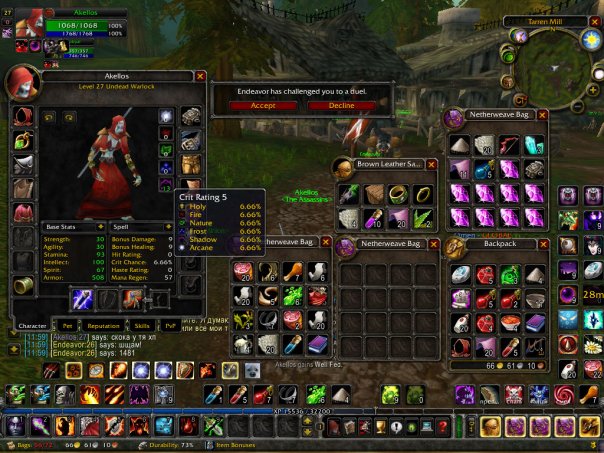The image size is (604, 453).
Task: Select the equipped staff weapon slot
Action: pyautogui.click(x=83, y=299)
